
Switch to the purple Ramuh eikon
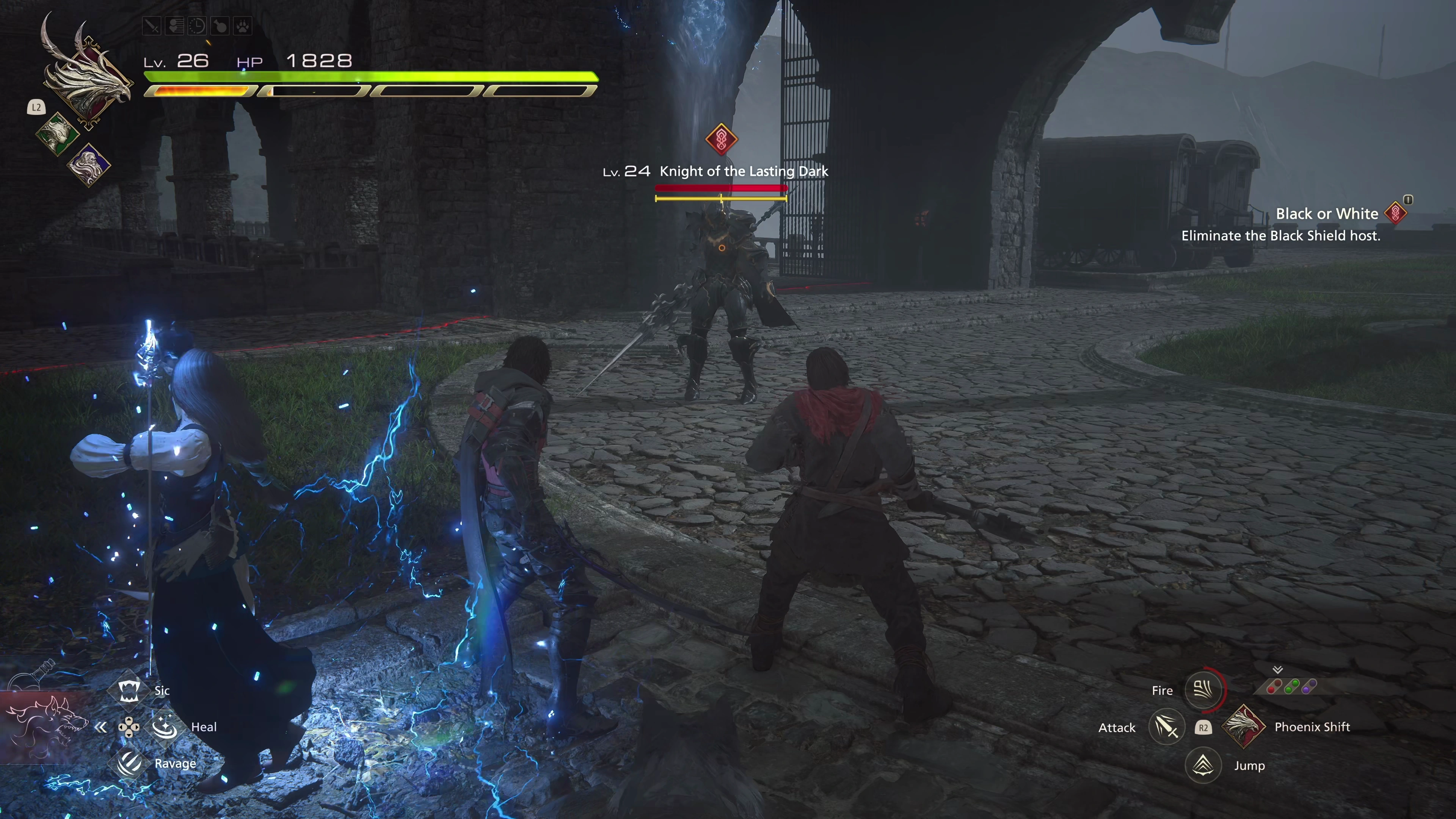89,165
